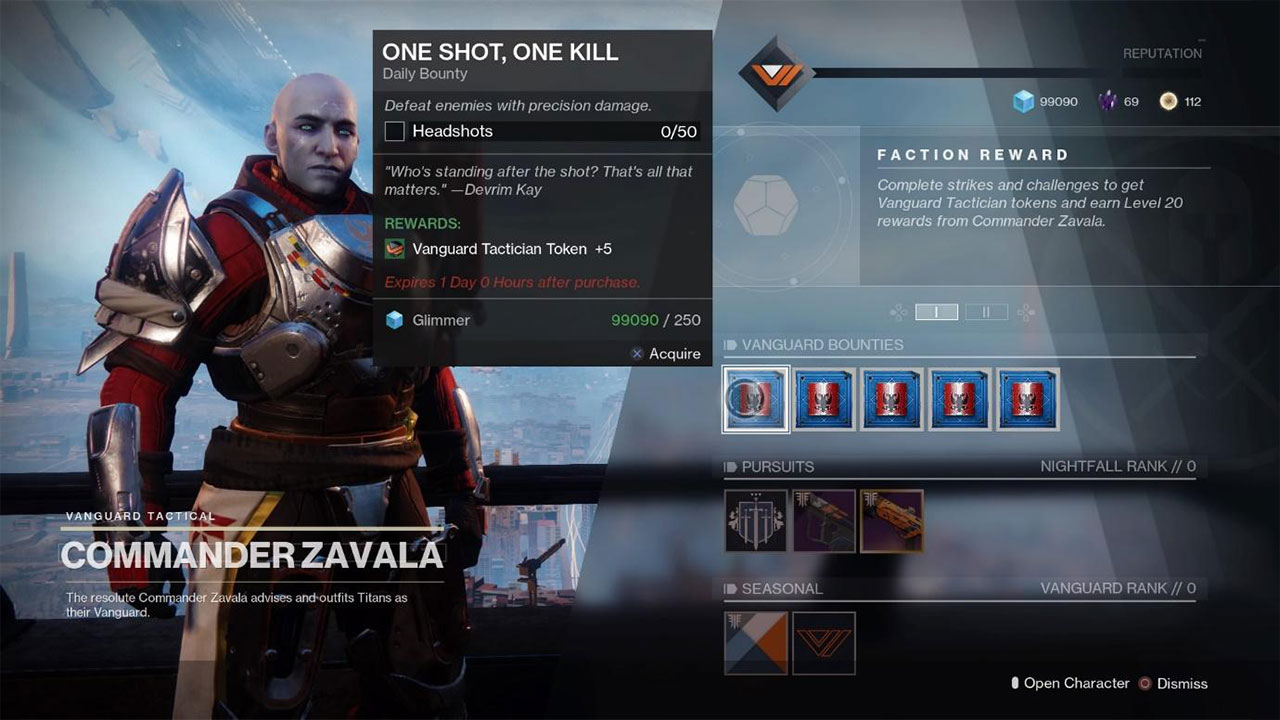Select the purple weapon pursuit icon
Viewport: 1280px width, 720px height.
pyautogui.click(x=822, y=520)
